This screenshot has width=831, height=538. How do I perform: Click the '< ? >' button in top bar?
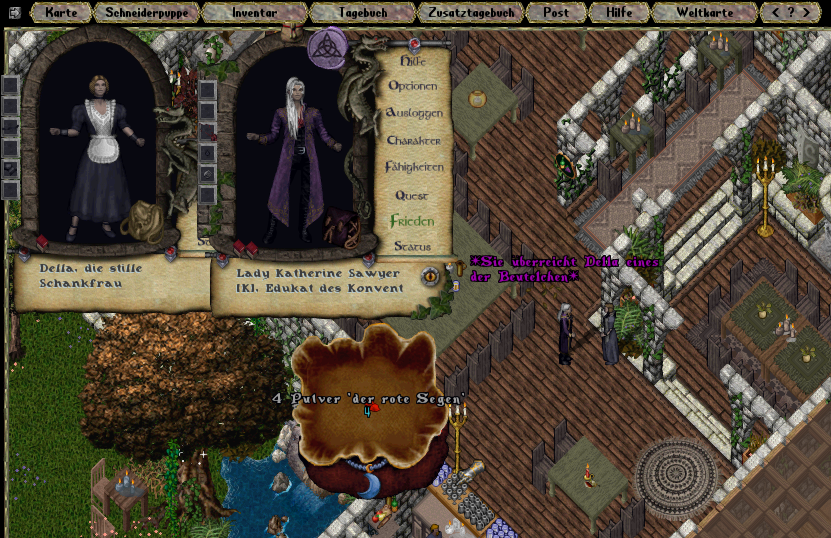790,13
